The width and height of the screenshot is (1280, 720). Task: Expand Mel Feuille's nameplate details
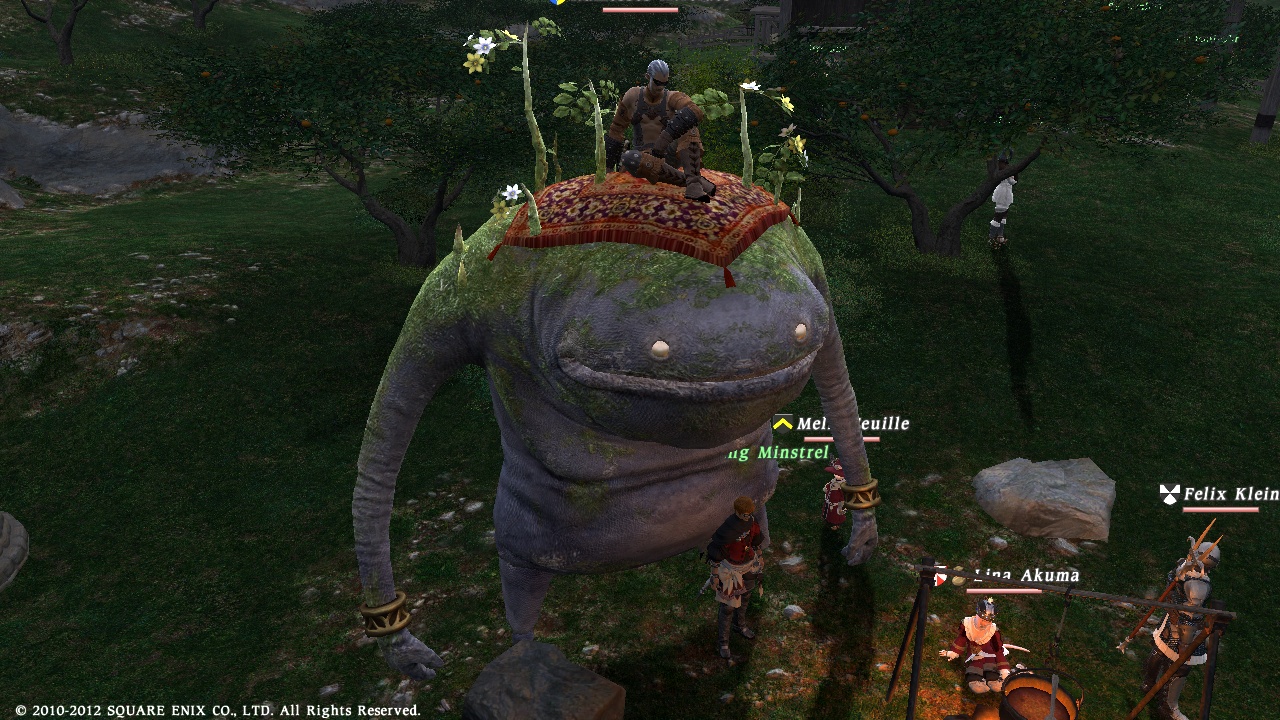click(850, 424)
